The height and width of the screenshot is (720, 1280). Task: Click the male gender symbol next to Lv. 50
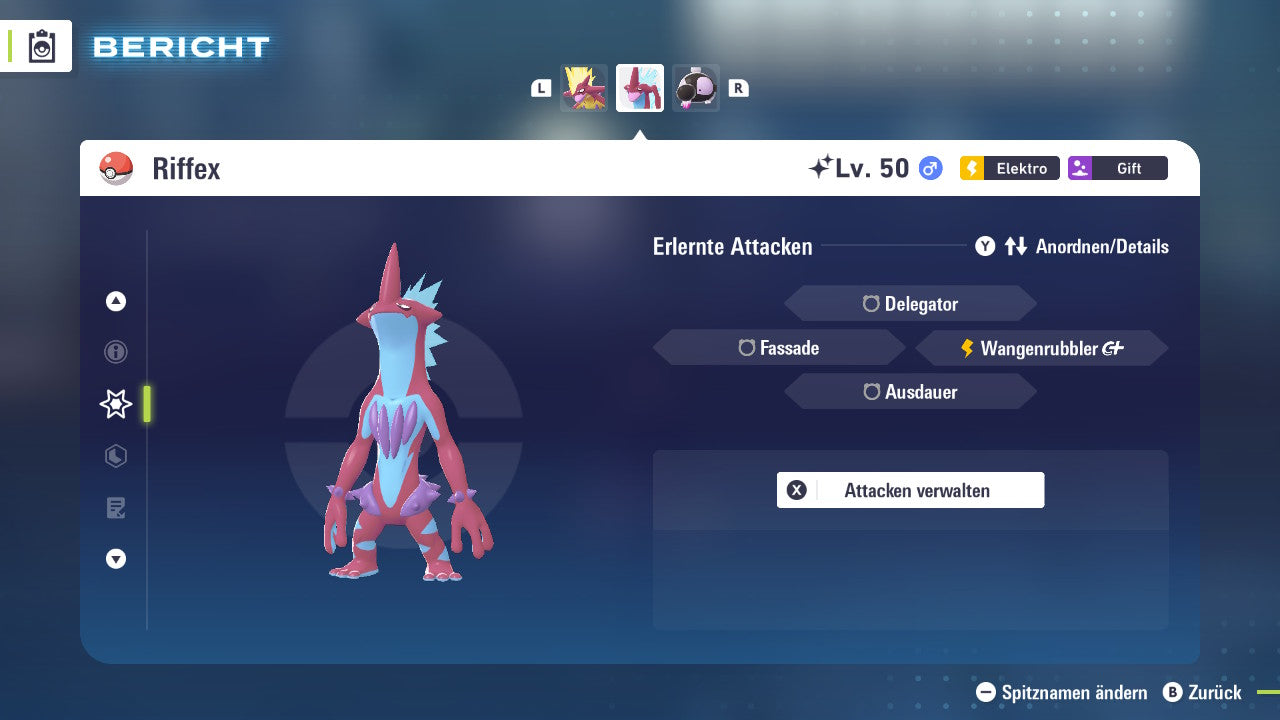[930, 169]
